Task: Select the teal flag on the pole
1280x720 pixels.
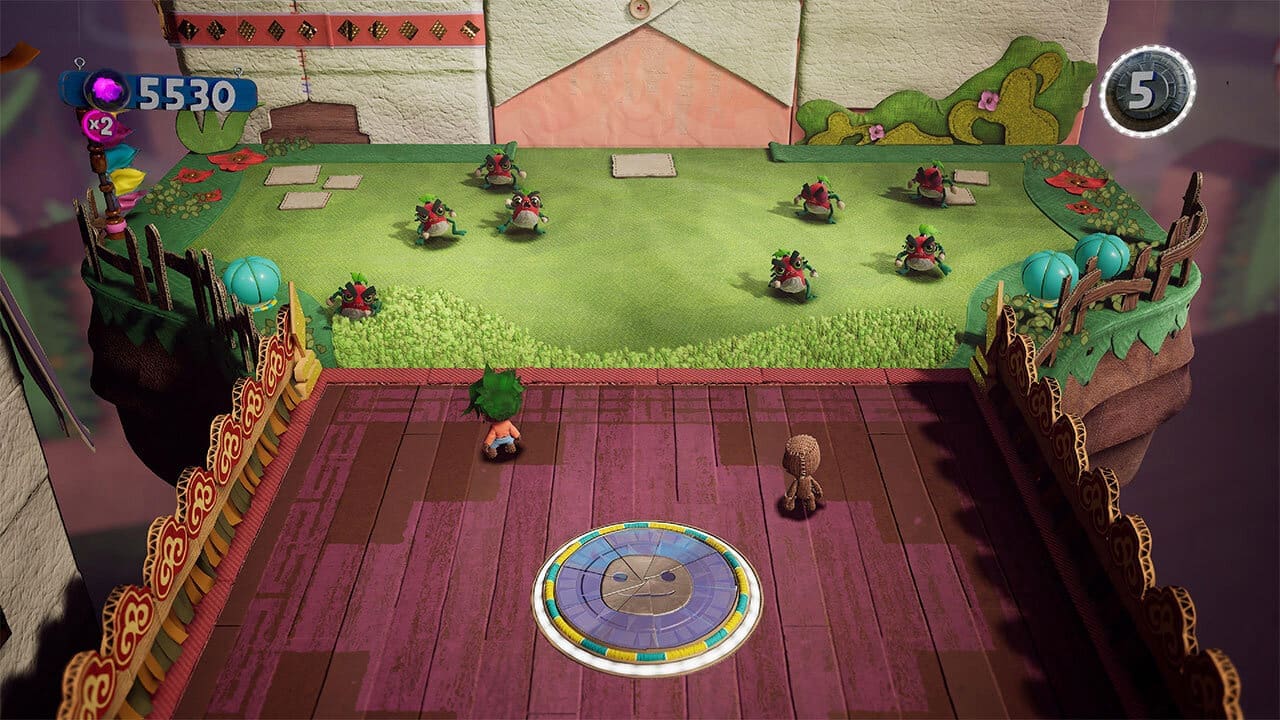Action: click(x=122, y=158)
